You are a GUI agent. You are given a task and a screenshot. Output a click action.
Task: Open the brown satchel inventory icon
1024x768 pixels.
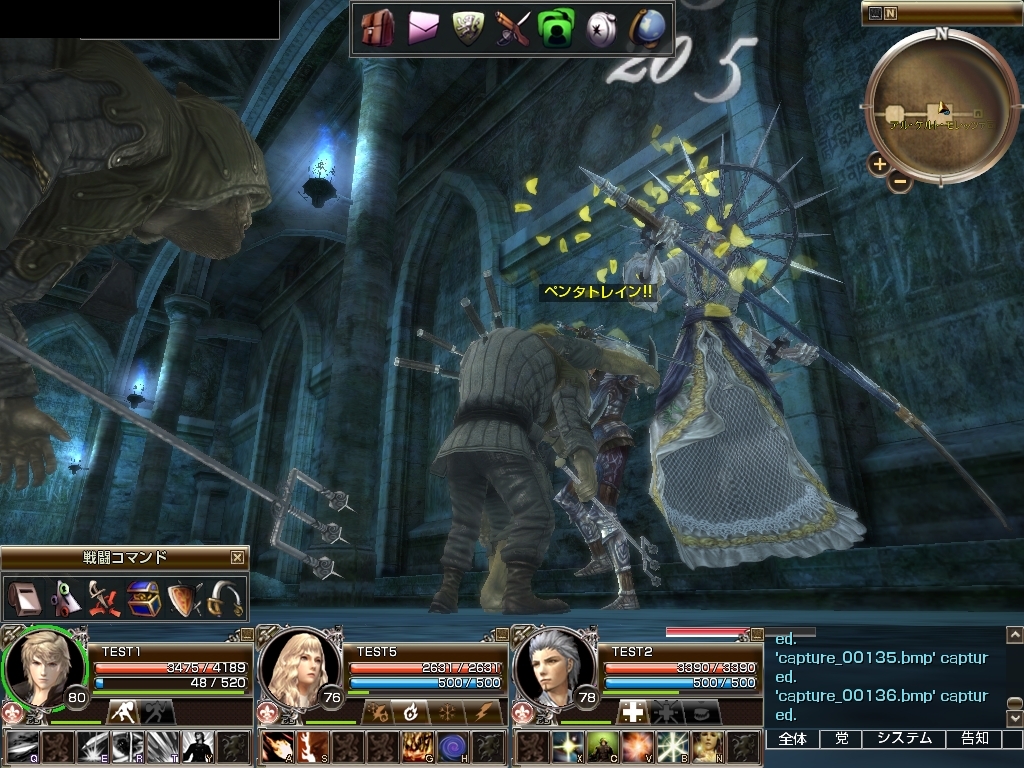pos(377,28)
